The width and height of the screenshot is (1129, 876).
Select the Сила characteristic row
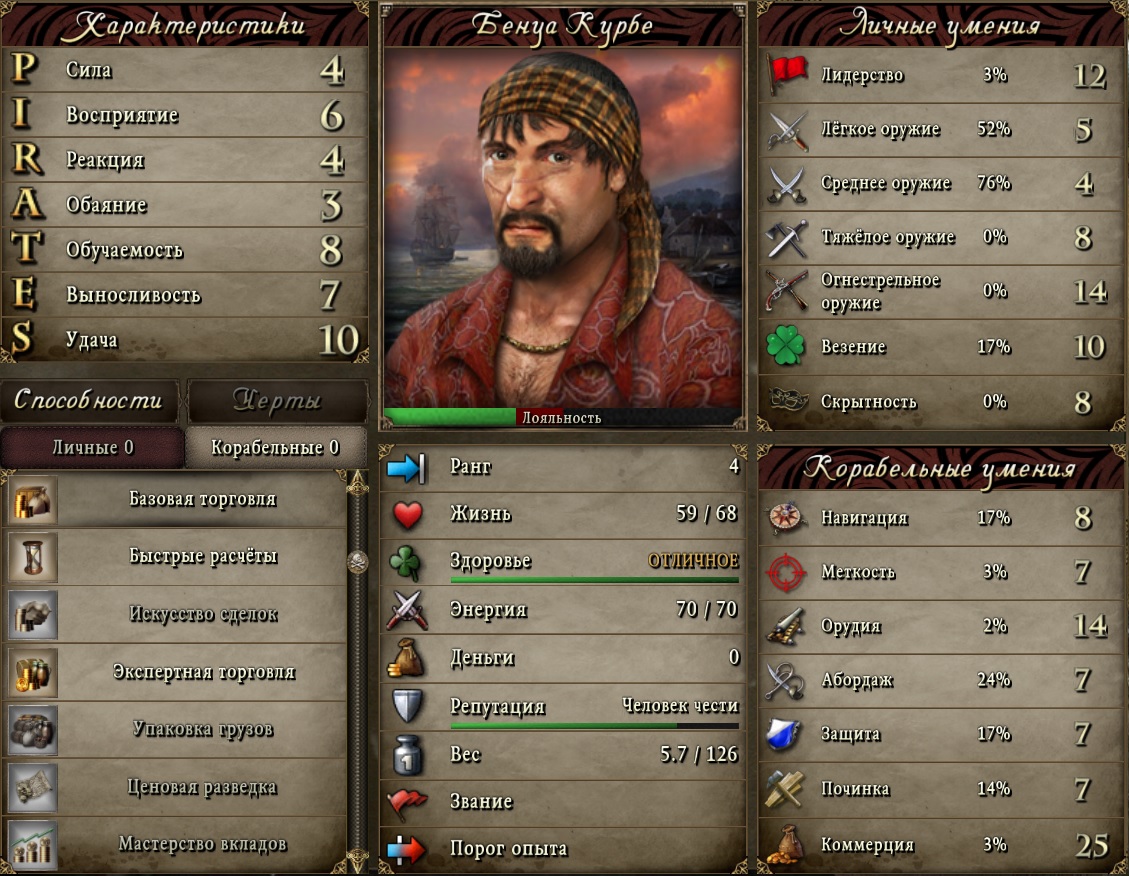click(x=185, y=71)
